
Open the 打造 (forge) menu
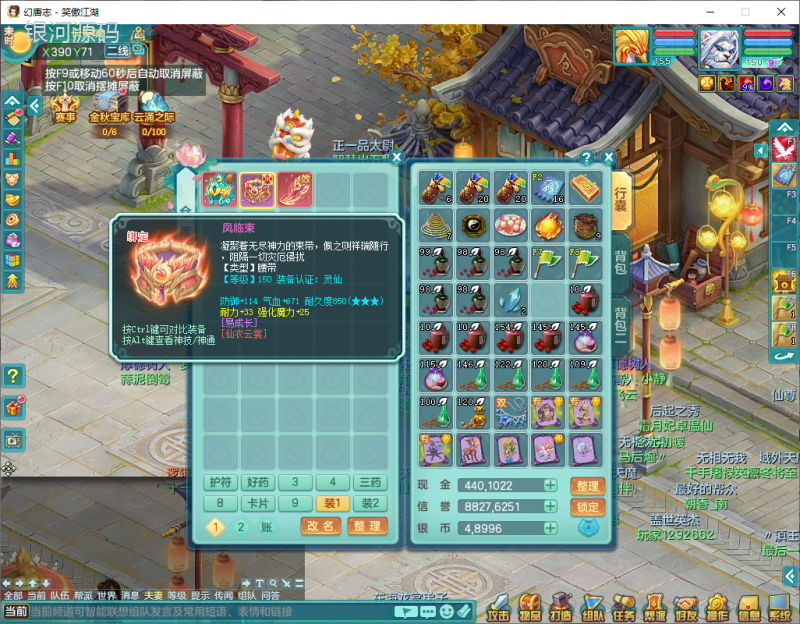pos(561,606)
